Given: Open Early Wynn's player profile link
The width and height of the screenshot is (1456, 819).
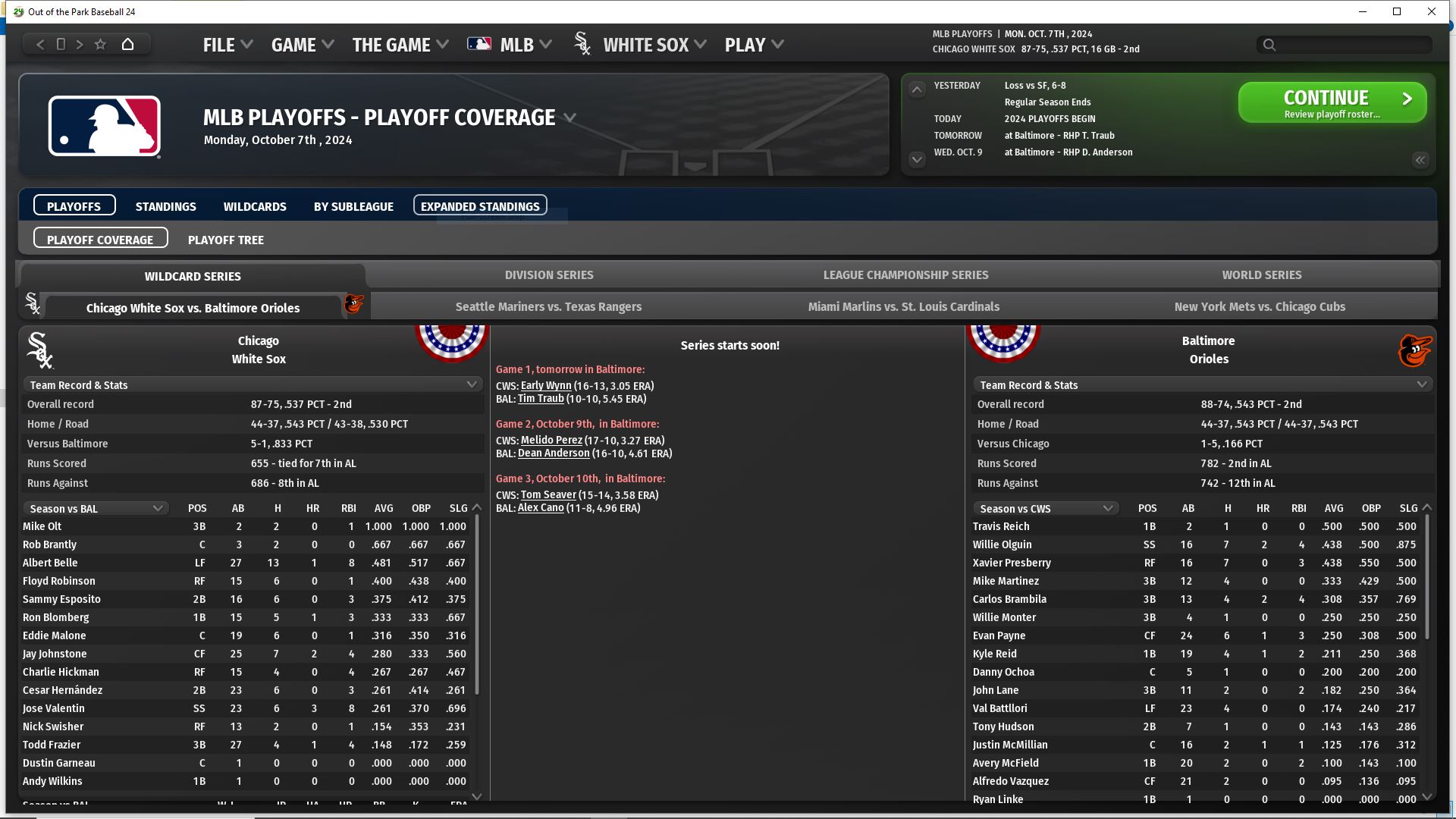Looking at the screenshot, I should pyautogui.click(x=546, y=385).
